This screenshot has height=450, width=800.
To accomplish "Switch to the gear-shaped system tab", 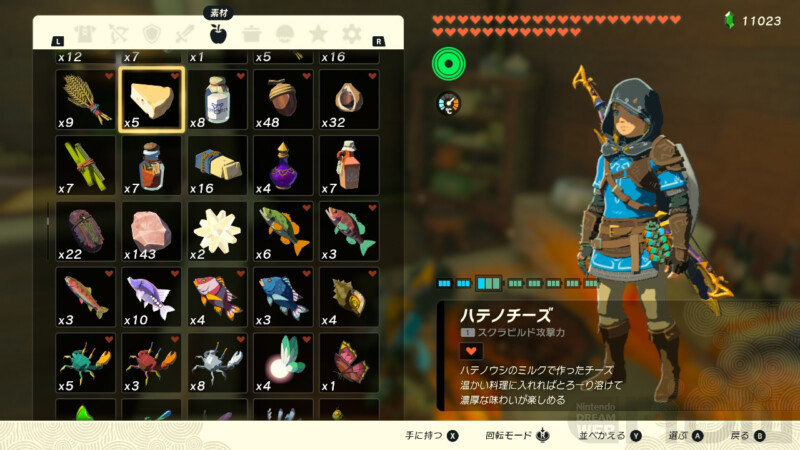I will pyautogui.click(x=351, y=35).
